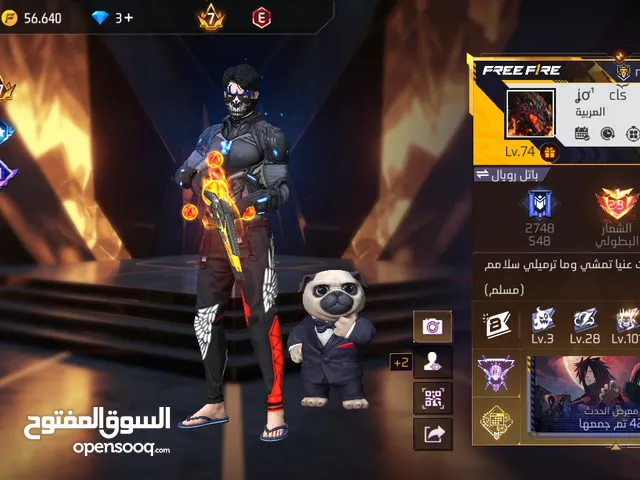Open the gold V-badge level 7 icon

tap(212, 18)
